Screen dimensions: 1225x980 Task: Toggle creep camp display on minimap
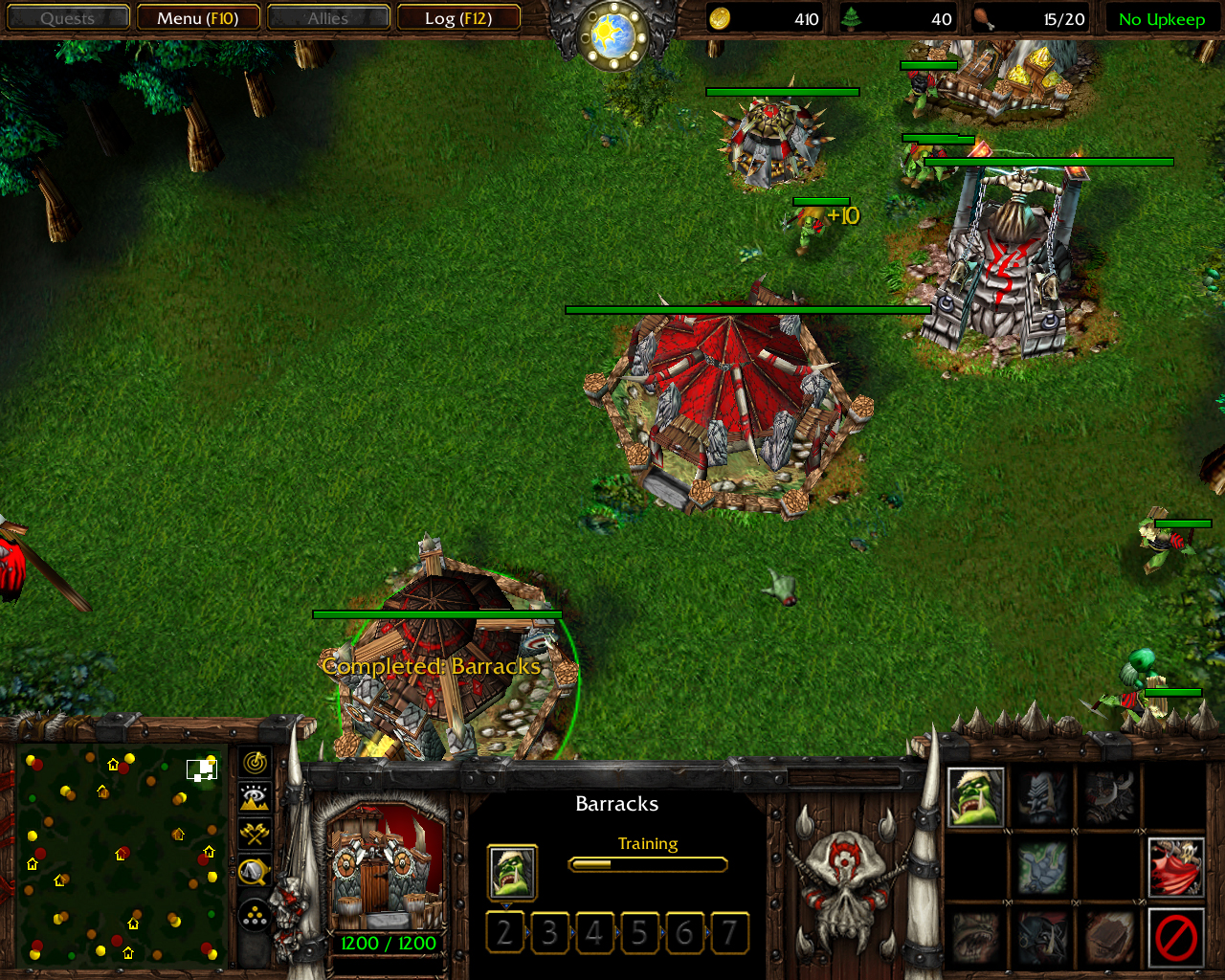[x=255, y=871]
